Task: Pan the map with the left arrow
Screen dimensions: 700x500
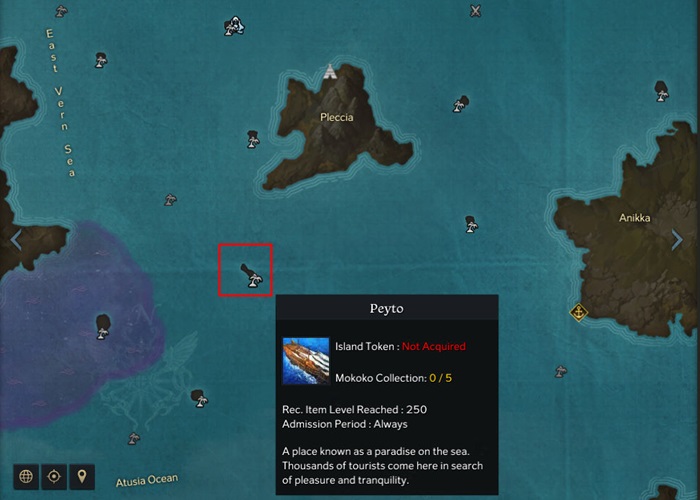Action: point(15,240)
